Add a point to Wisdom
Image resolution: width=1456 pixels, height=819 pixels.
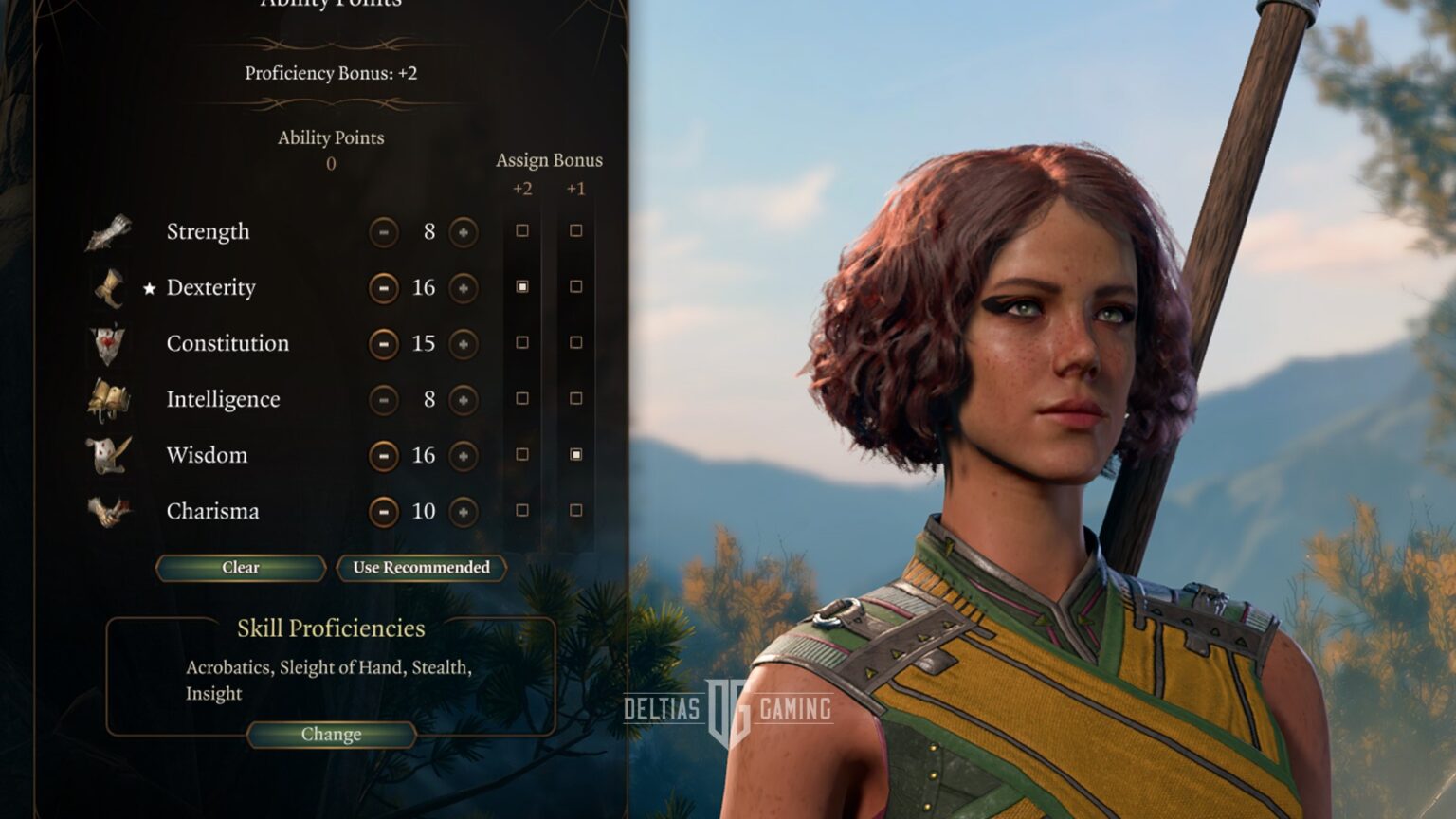[x=463, y=456]
